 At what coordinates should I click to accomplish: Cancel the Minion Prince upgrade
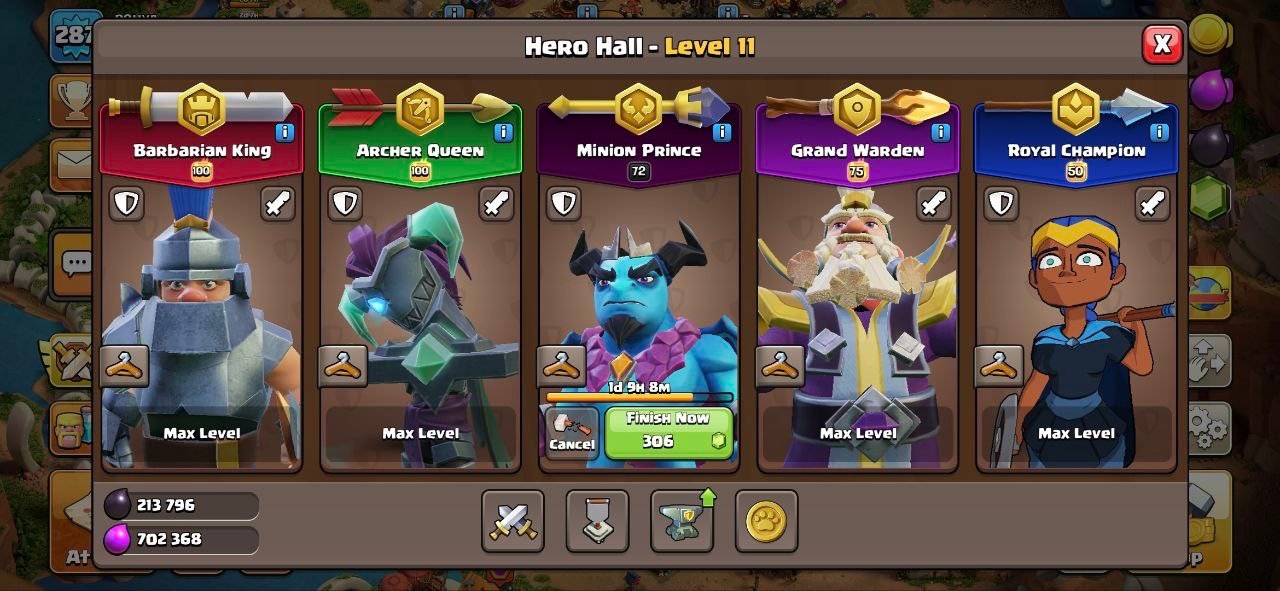click(x=572, y=432)
